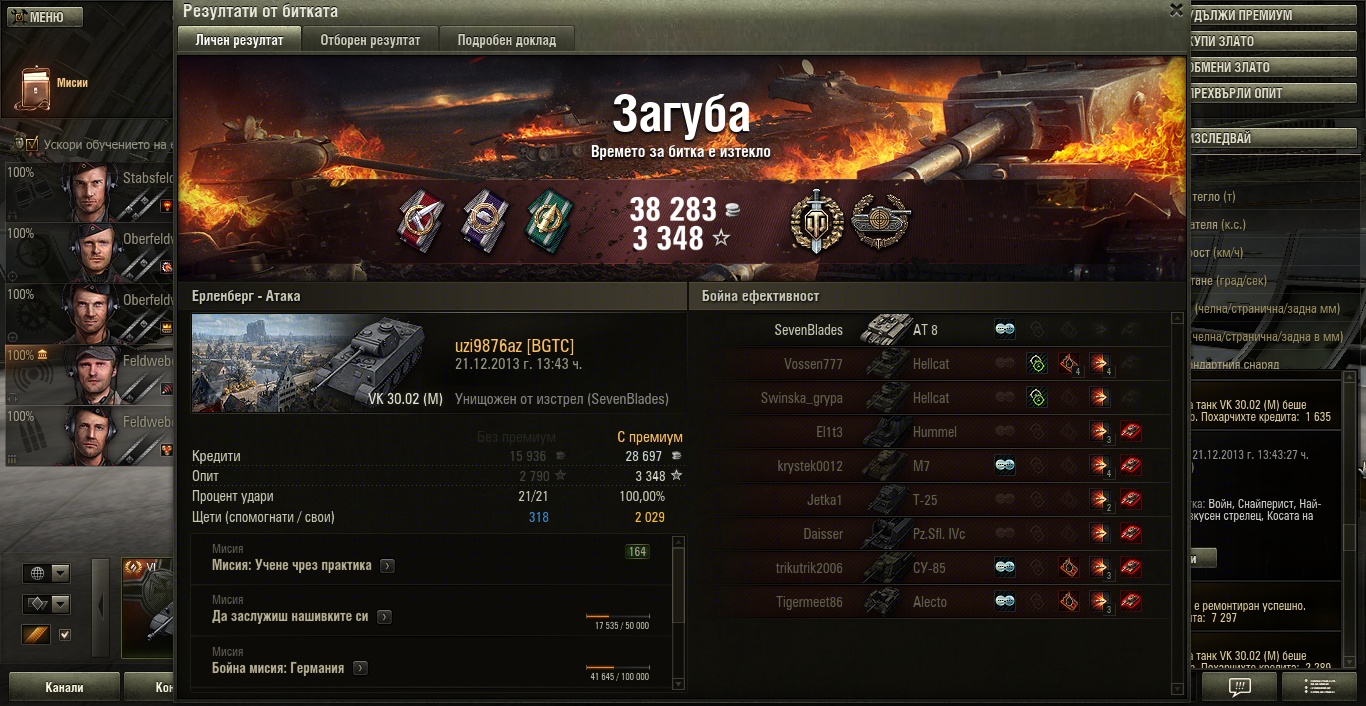Select Vossen777 Hellcat row
1366x706 pixels.
click(930, 364)
